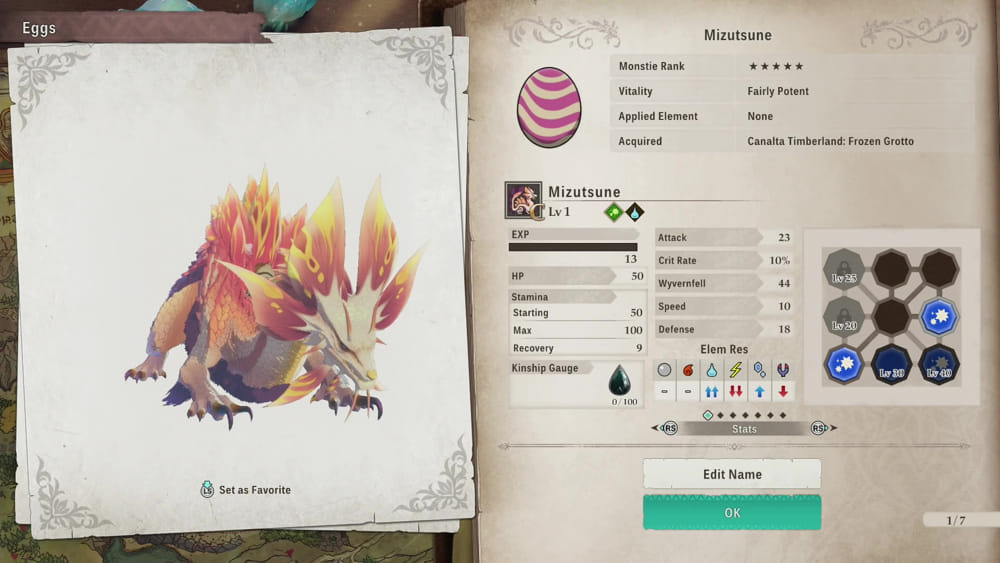Open the Edit Name option
The width and height of the screenshot is (1000, 563).
[732, 474]
